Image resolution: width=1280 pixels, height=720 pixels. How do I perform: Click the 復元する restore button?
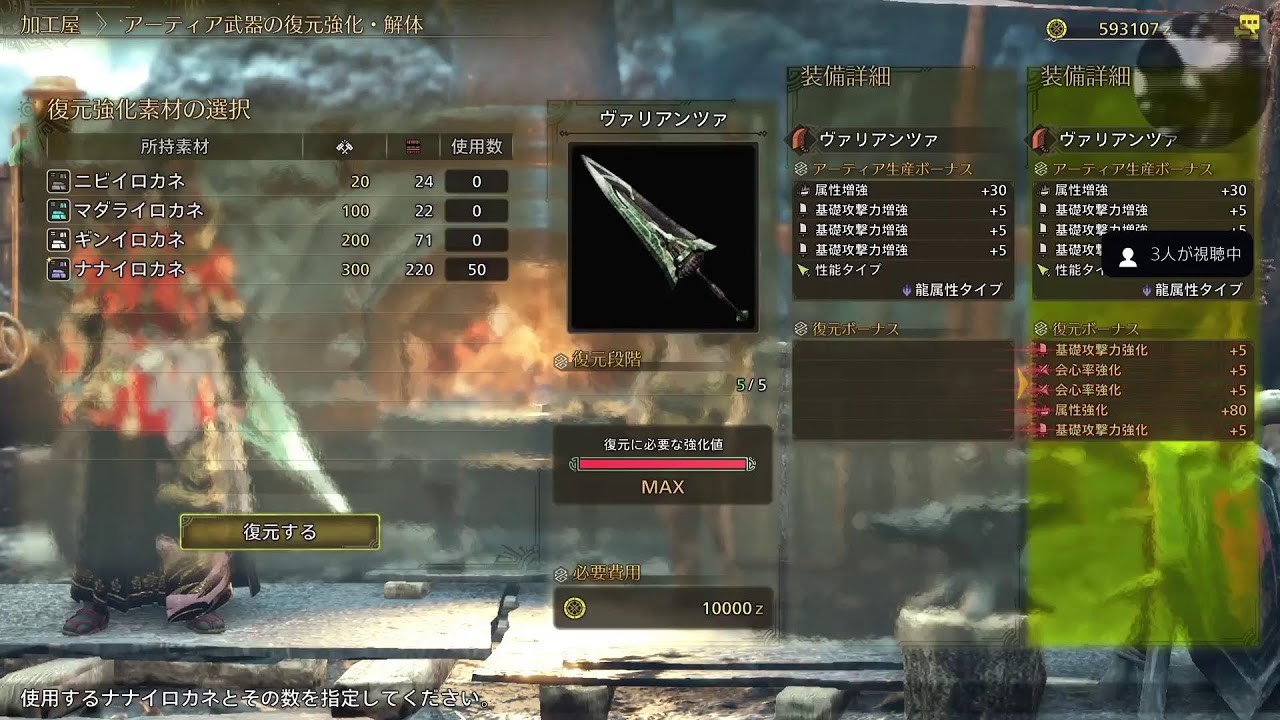pyautogui.click(x=280, y=532)
